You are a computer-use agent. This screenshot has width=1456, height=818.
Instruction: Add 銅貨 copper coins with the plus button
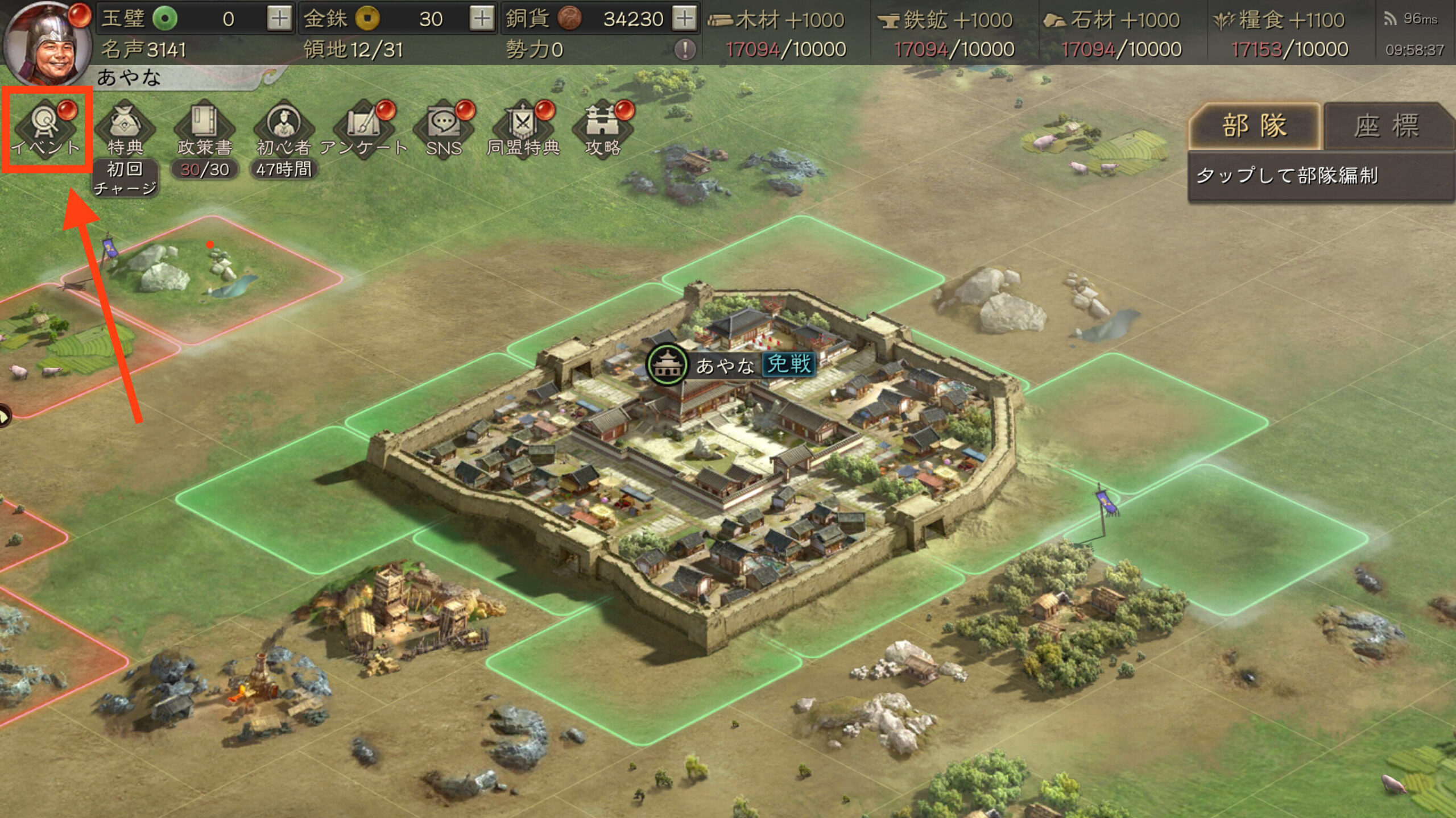tap(684, 19)
